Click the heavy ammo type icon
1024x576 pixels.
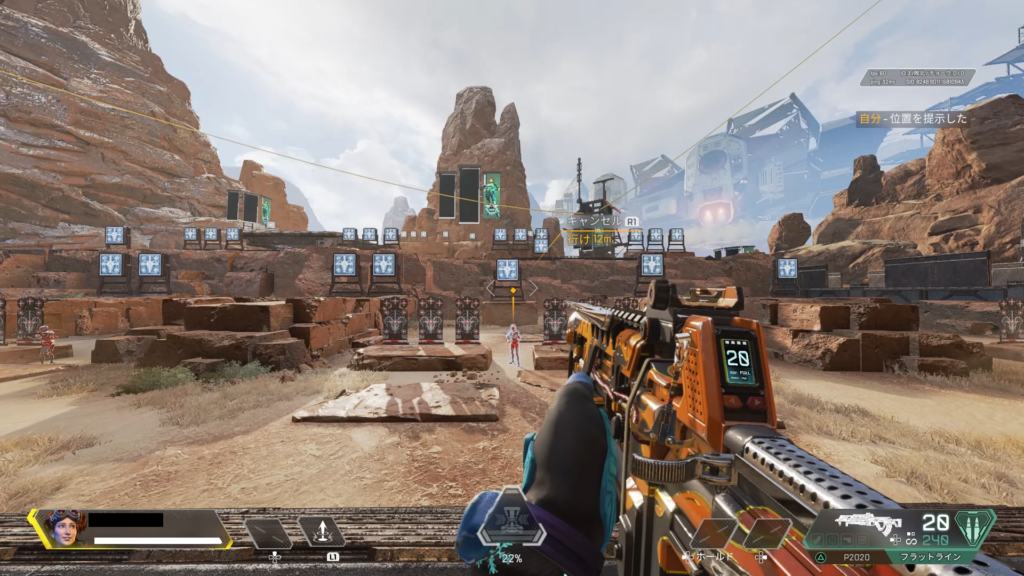(976, 526)
